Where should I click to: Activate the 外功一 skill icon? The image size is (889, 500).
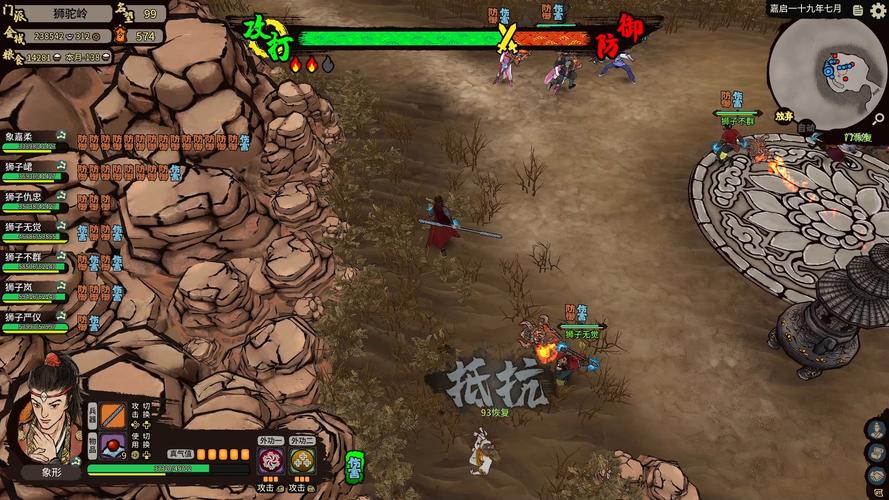270,461
